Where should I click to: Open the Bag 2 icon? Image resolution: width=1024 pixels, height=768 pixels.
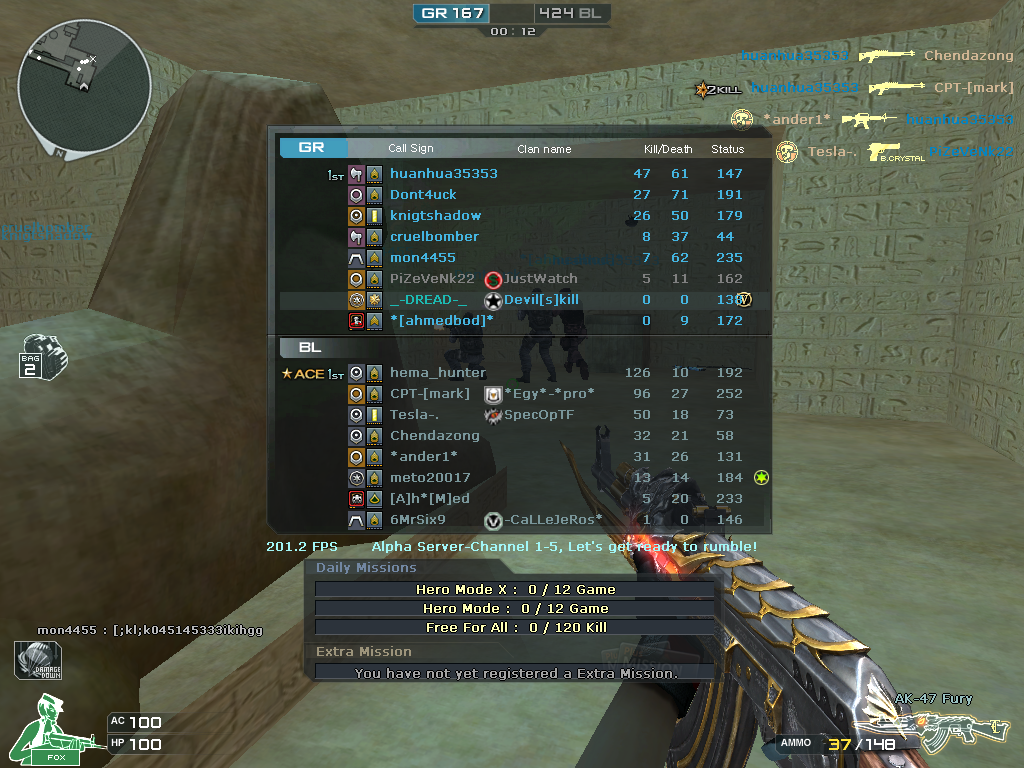click(43, 357)
